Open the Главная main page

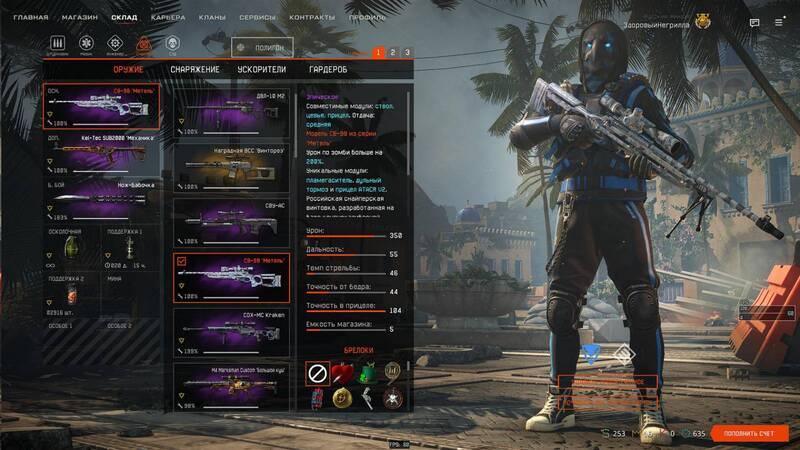coord(31,18)
